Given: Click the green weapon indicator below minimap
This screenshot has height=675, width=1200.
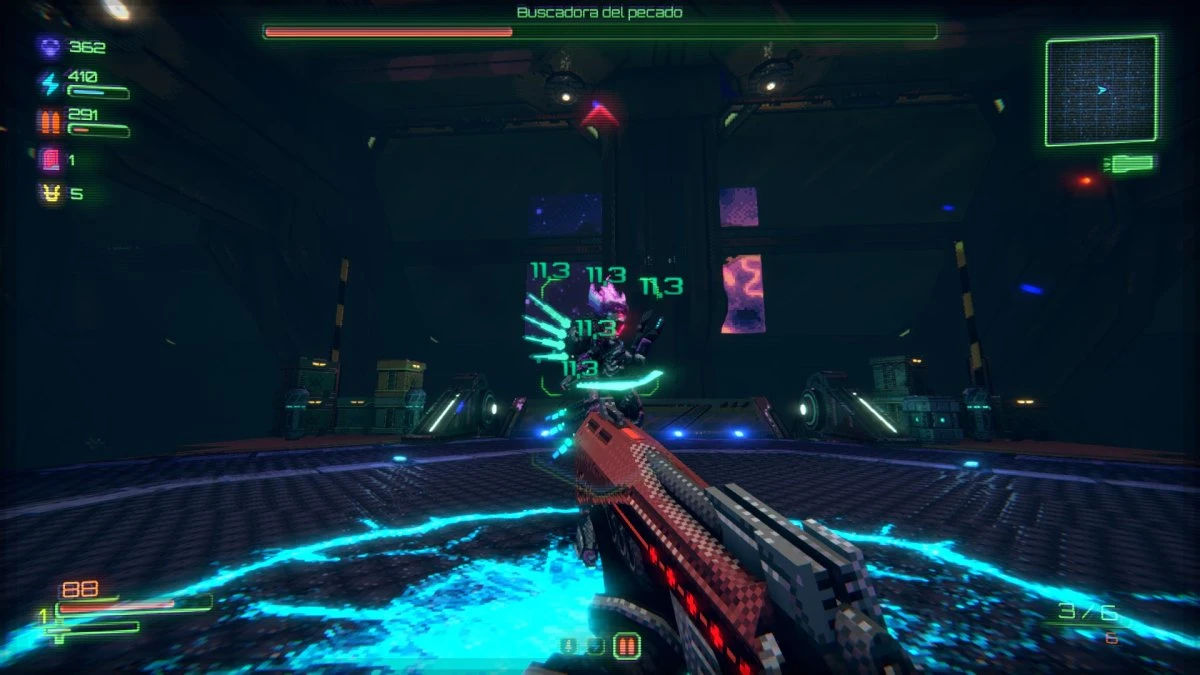Looking at the screenshot, I should (1131, 163).
